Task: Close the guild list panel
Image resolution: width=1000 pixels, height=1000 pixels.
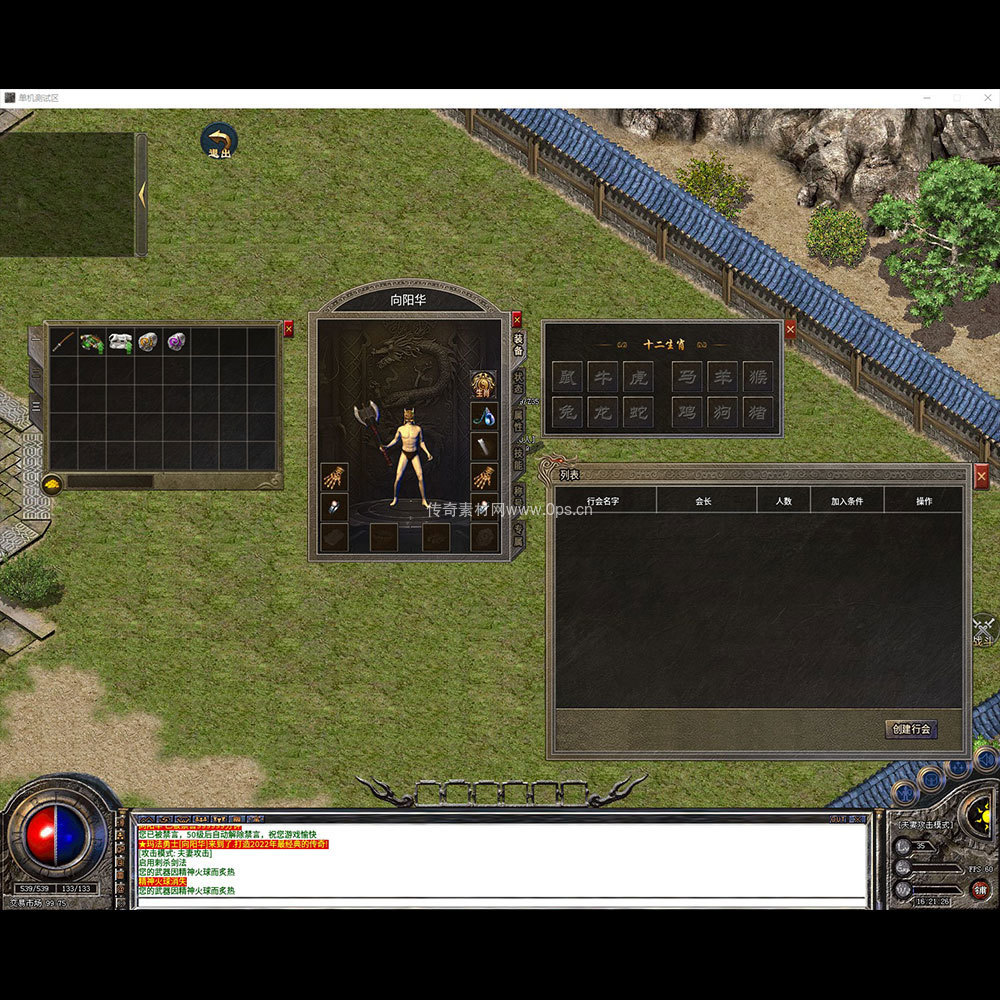Action: (981, 477)
